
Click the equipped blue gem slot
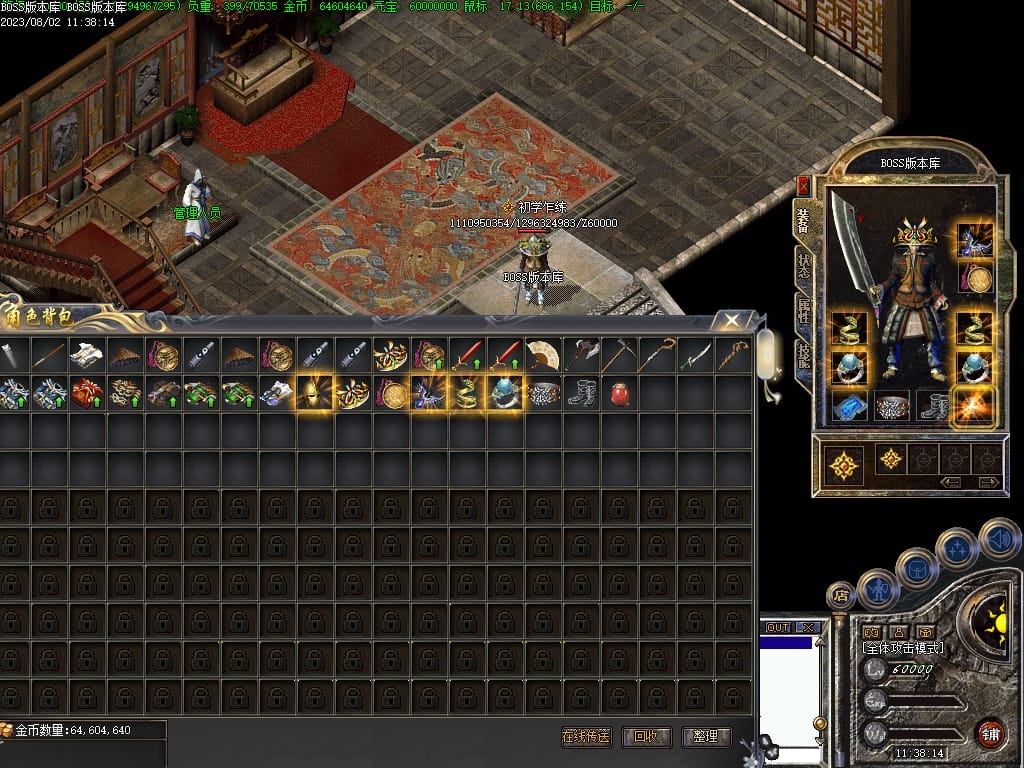coord(849,406)
